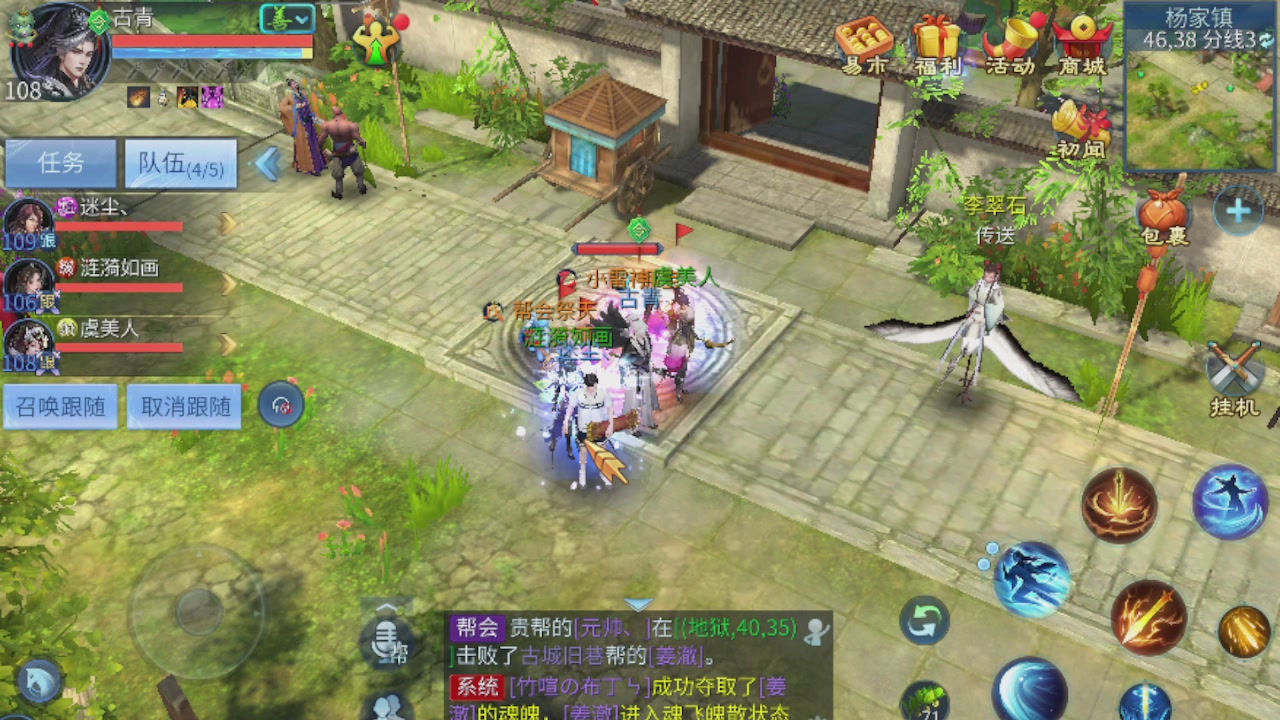
Task: Toggle the headset audio icon below party list
Action: pos(281,405)
